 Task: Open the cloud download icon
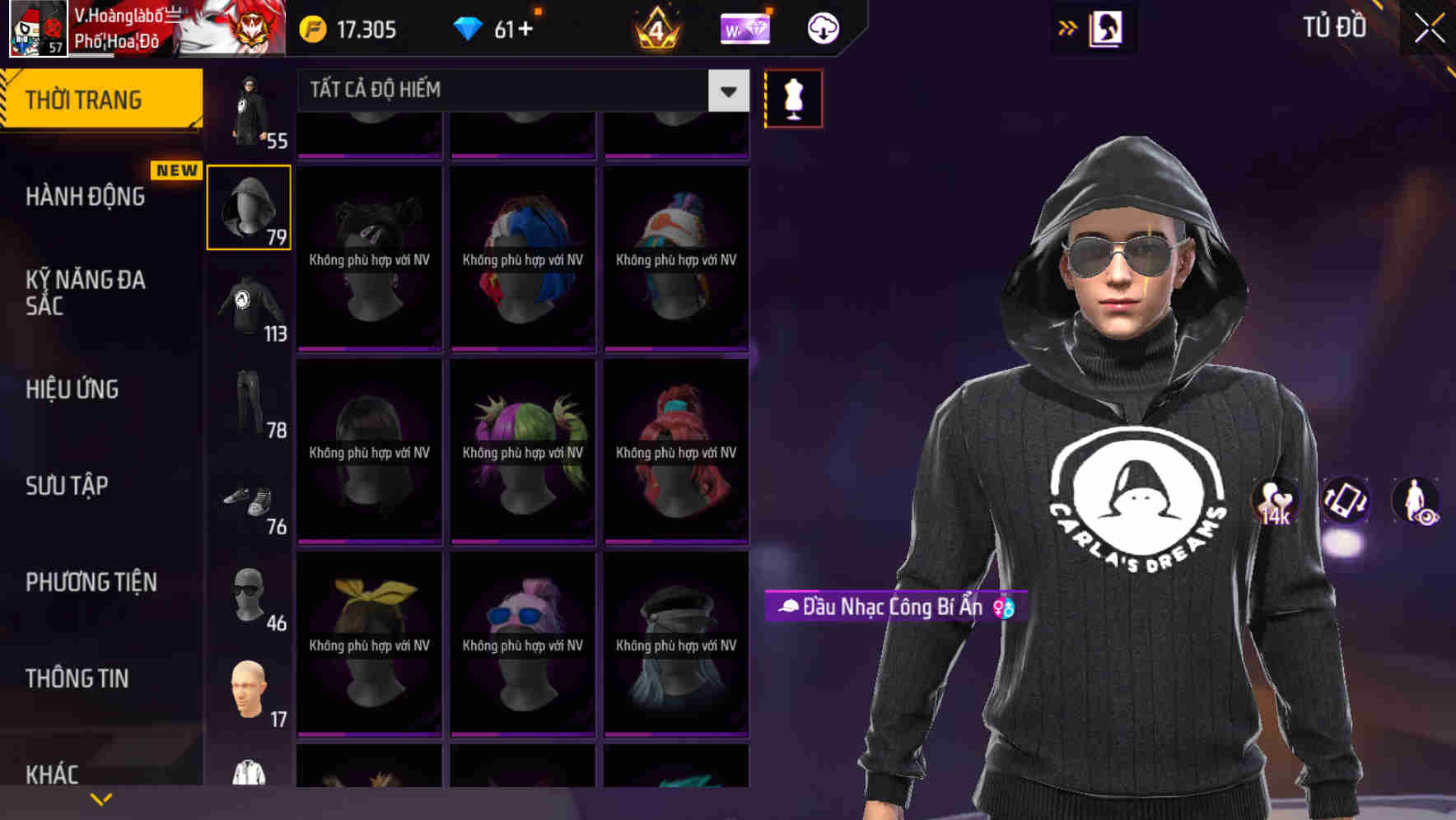(822, 28)
